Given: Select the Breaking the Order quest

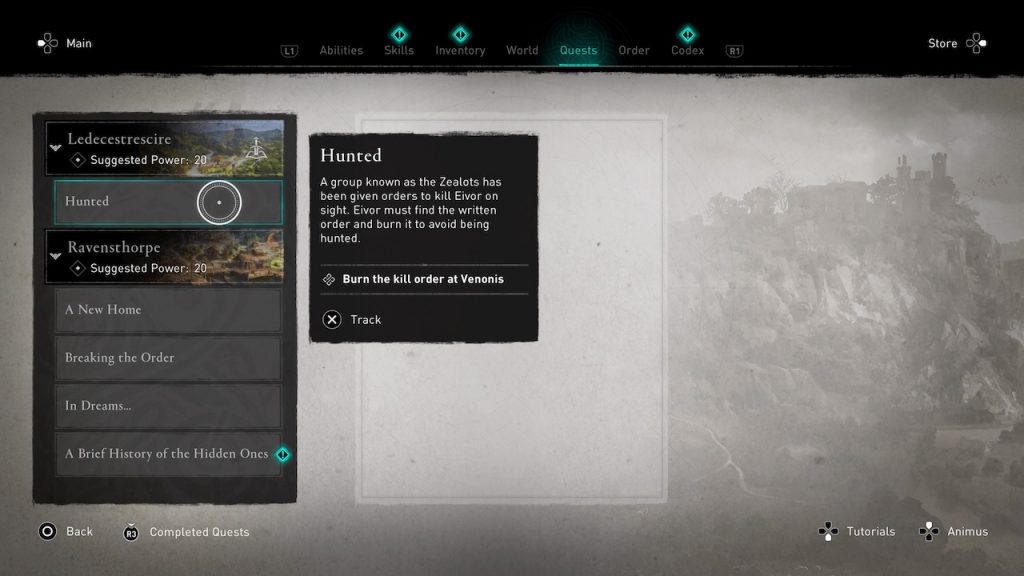Looking at the screenshot, I should pyautogui.click(x=168, y=358).
